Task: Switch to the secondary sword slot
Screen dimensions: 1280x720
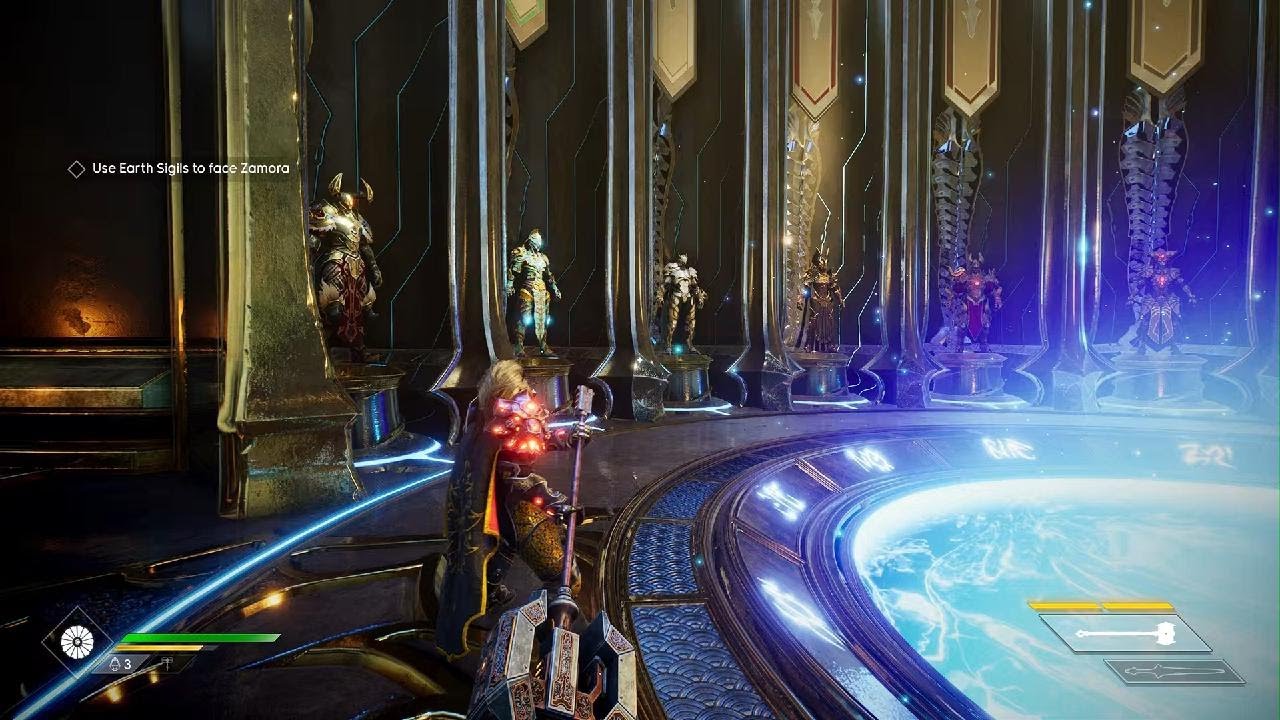Action: (x=1175, y=671)
